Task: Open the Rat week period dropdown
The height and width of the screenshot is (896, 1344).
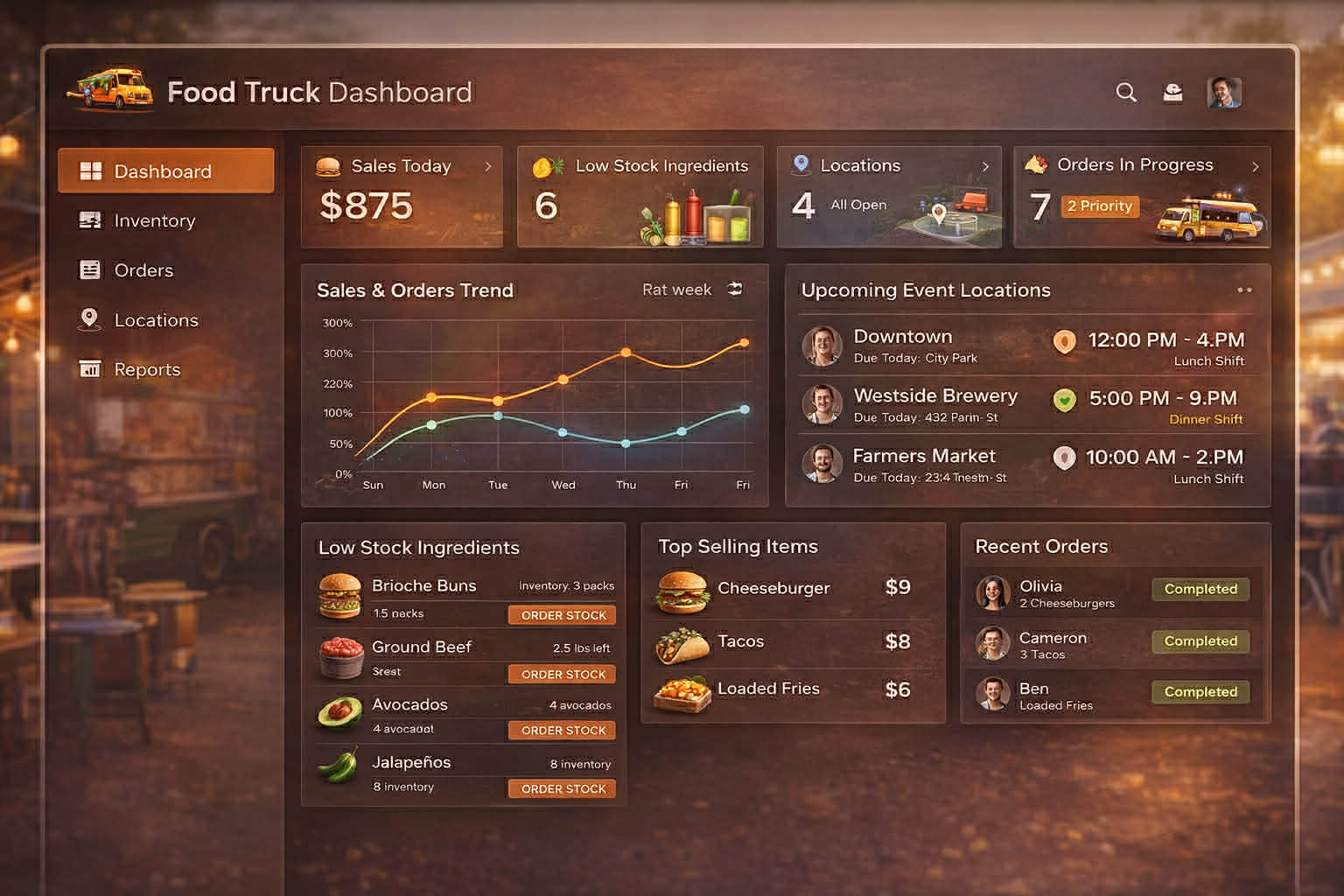Action: (x=676, y=290)
